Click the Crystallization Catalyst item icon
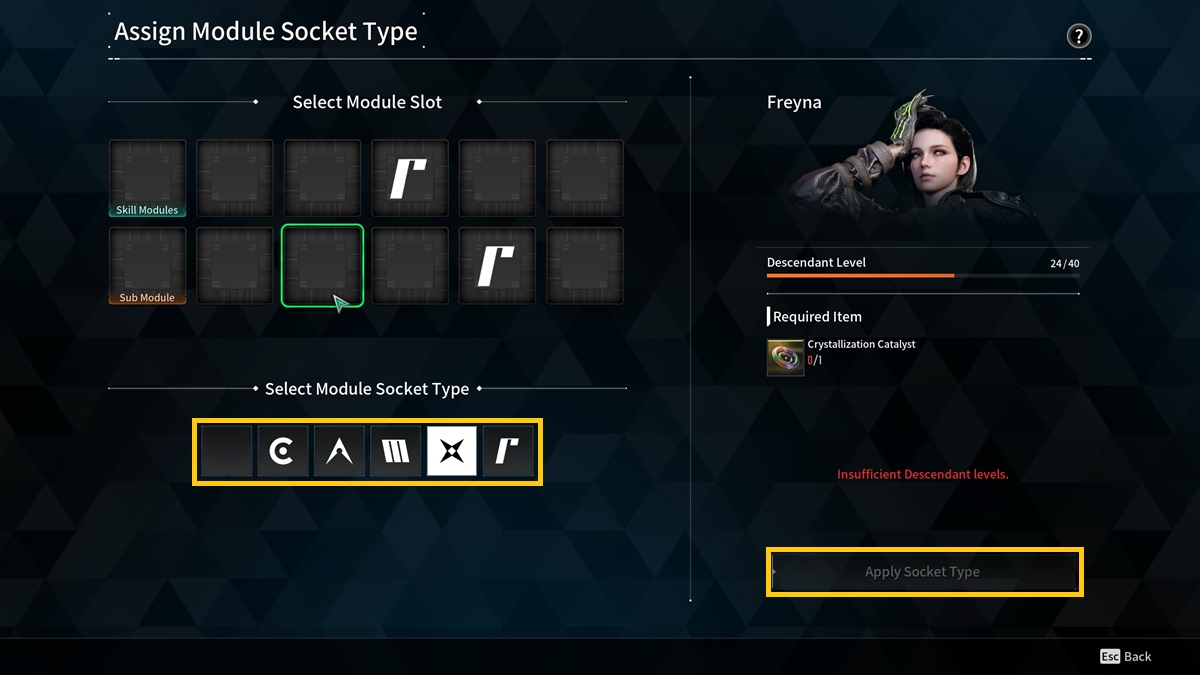 785,357
